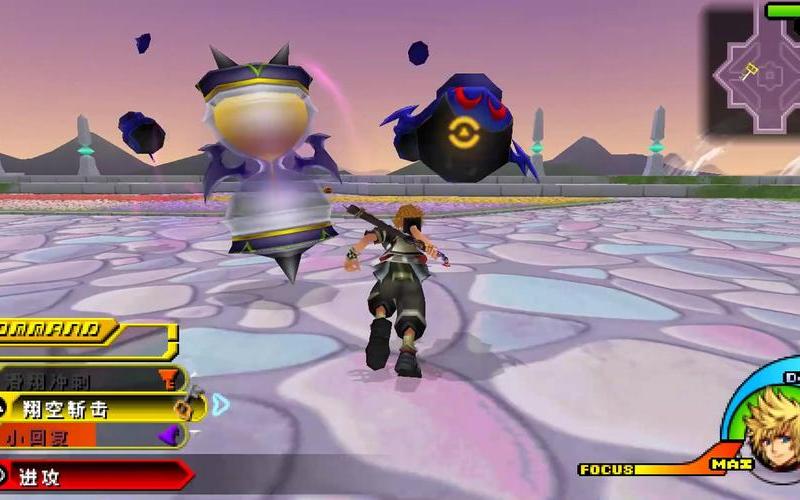This screenshot has width=800, height=500.
Task: Activate the red 进攻 attack command
Action: coord(90,475)
